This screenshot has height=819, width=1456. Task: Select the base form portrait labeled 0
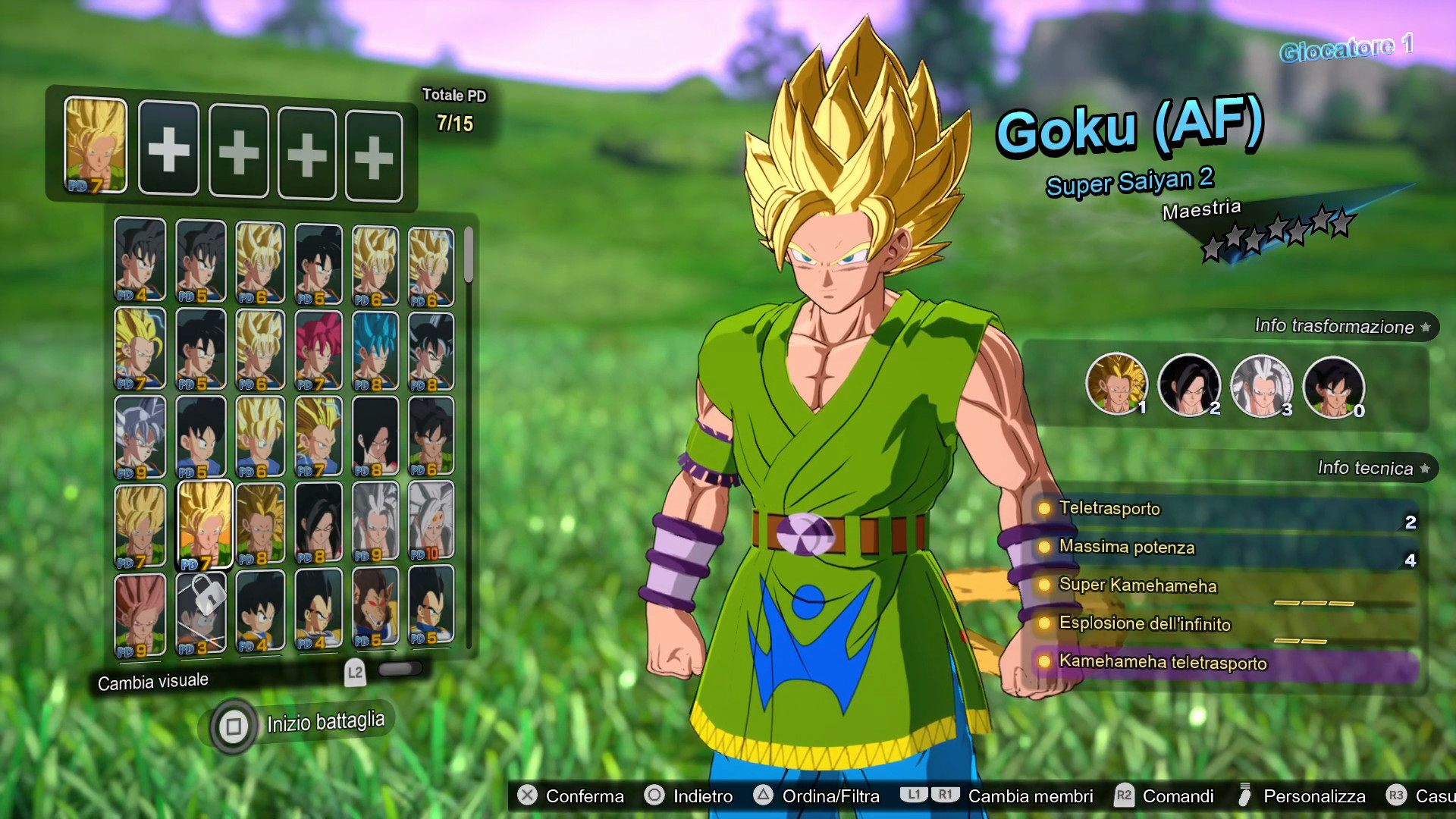tap(1335, 385)
